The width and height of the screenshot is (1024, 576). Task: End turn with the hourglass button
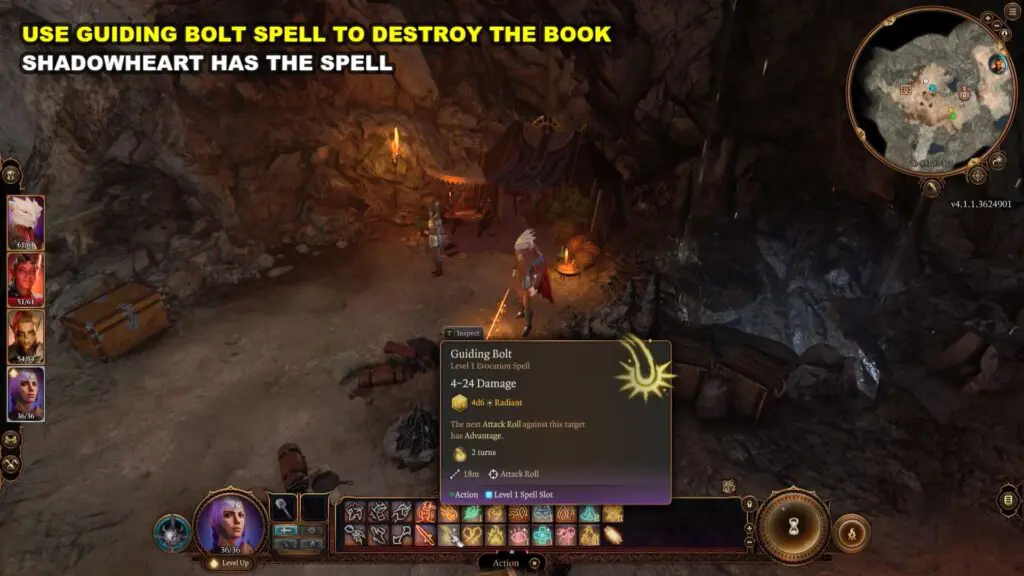793,526
